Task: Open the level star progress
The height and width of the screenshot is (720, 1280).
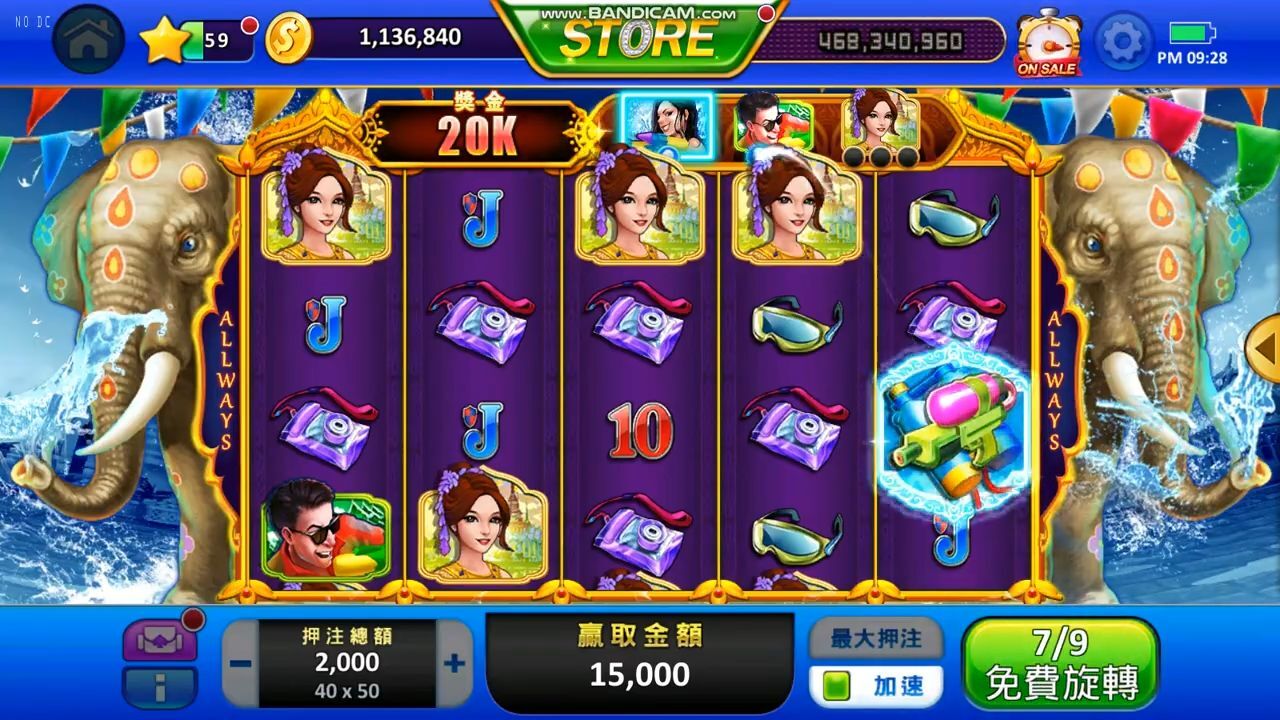Action: [x=163, y=40]
